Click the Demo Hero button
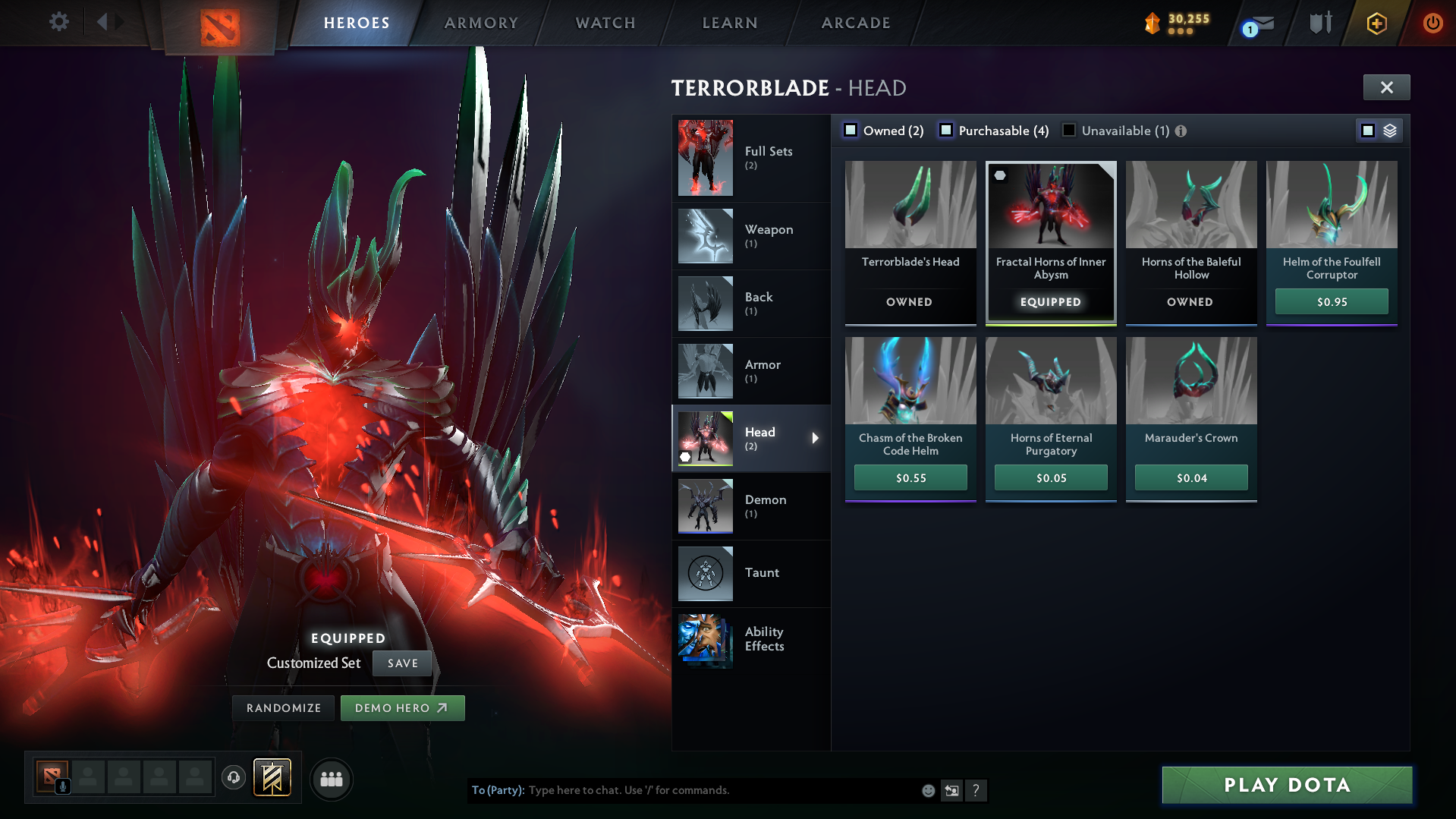This screenshot has width=1456, height=819. [x=402, y=707]
